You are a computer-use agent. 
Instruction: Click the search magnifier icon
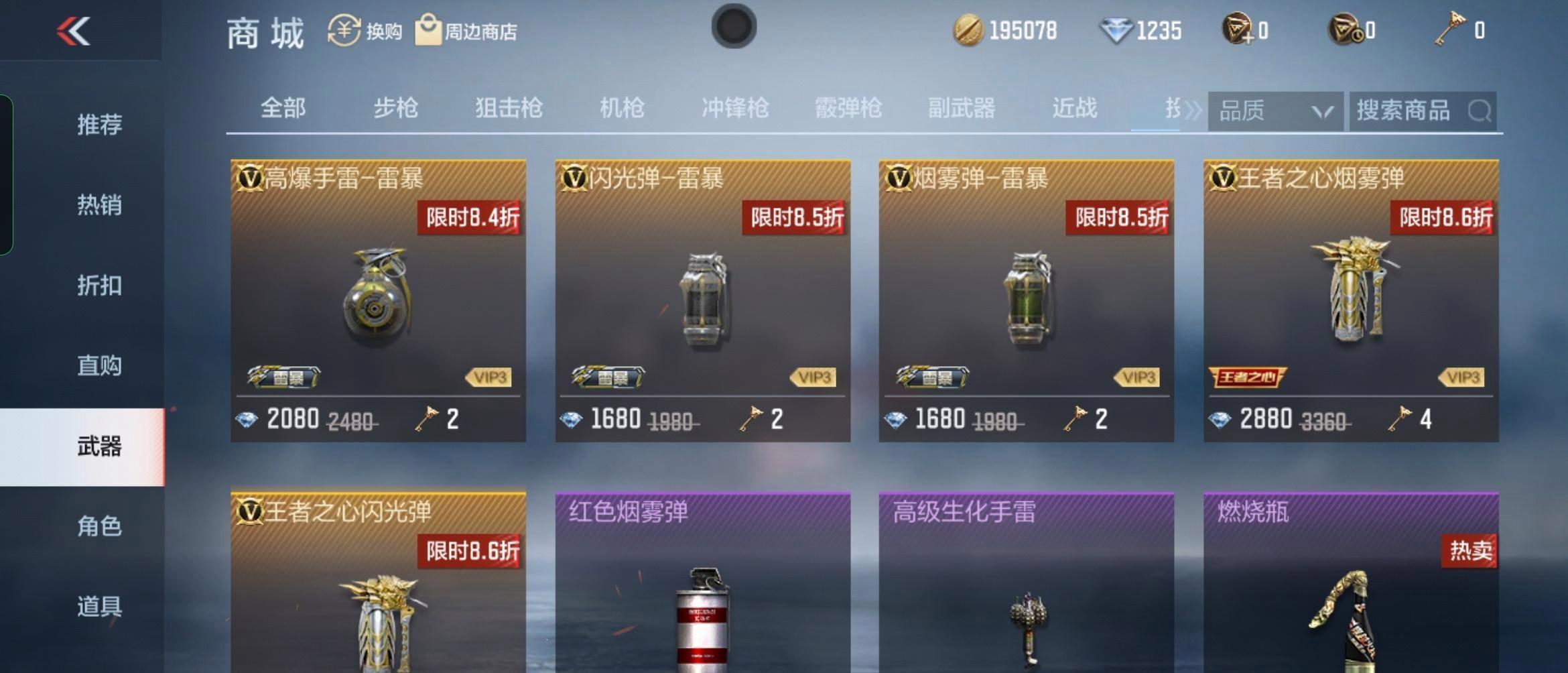tap(1480, 109)
